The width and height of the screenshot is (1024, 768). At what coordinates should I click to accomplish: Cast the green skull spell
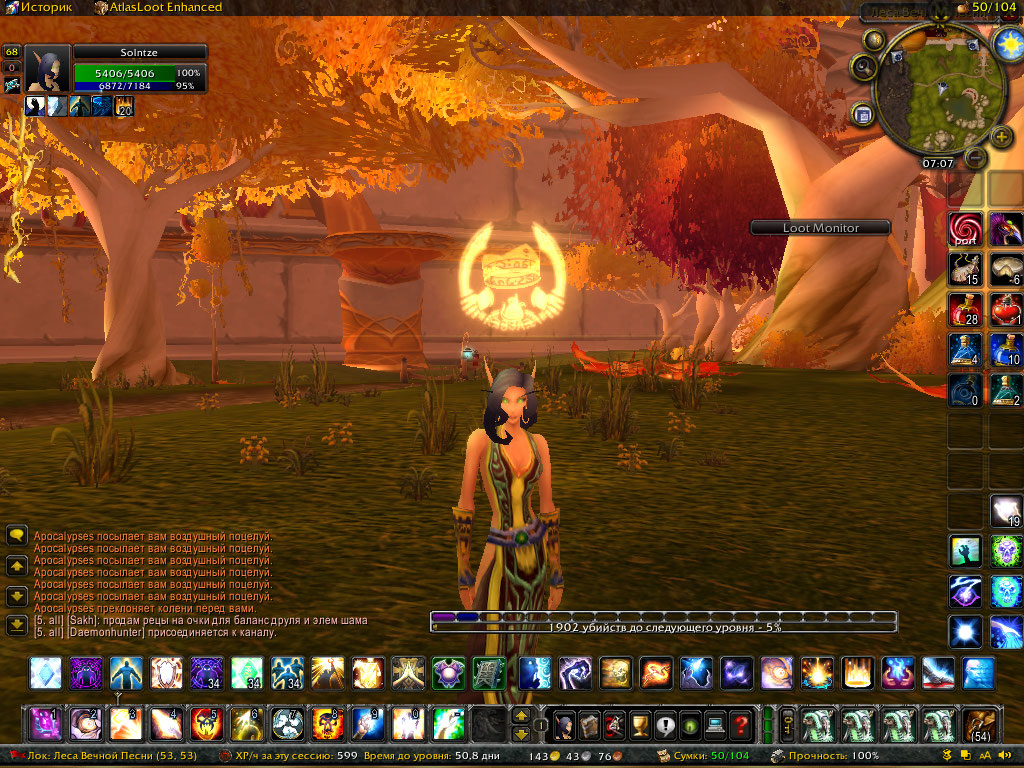(1006, 550)
